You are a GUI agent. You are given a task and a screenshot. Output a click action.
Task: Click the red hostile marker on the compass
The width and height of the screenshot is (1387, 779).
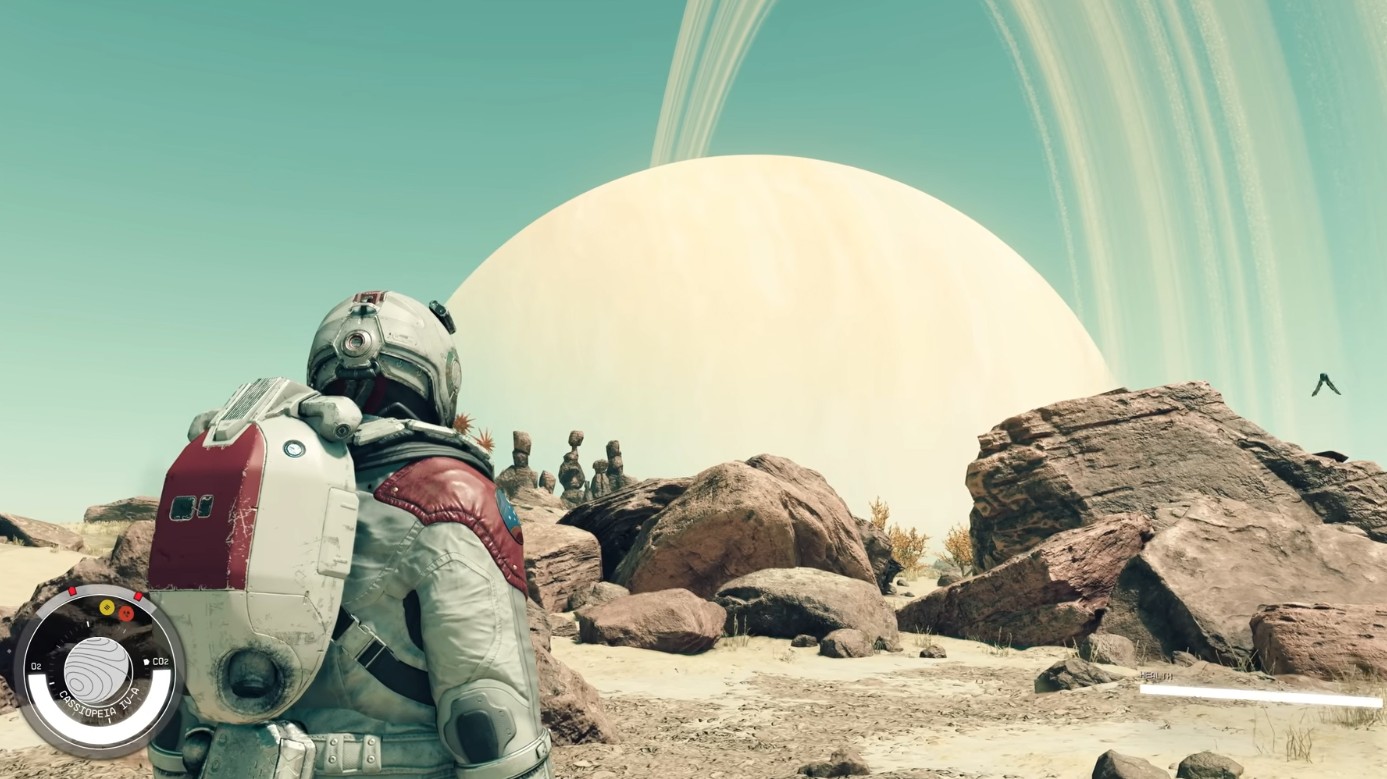pyautogui.click(x=126, y=614)
